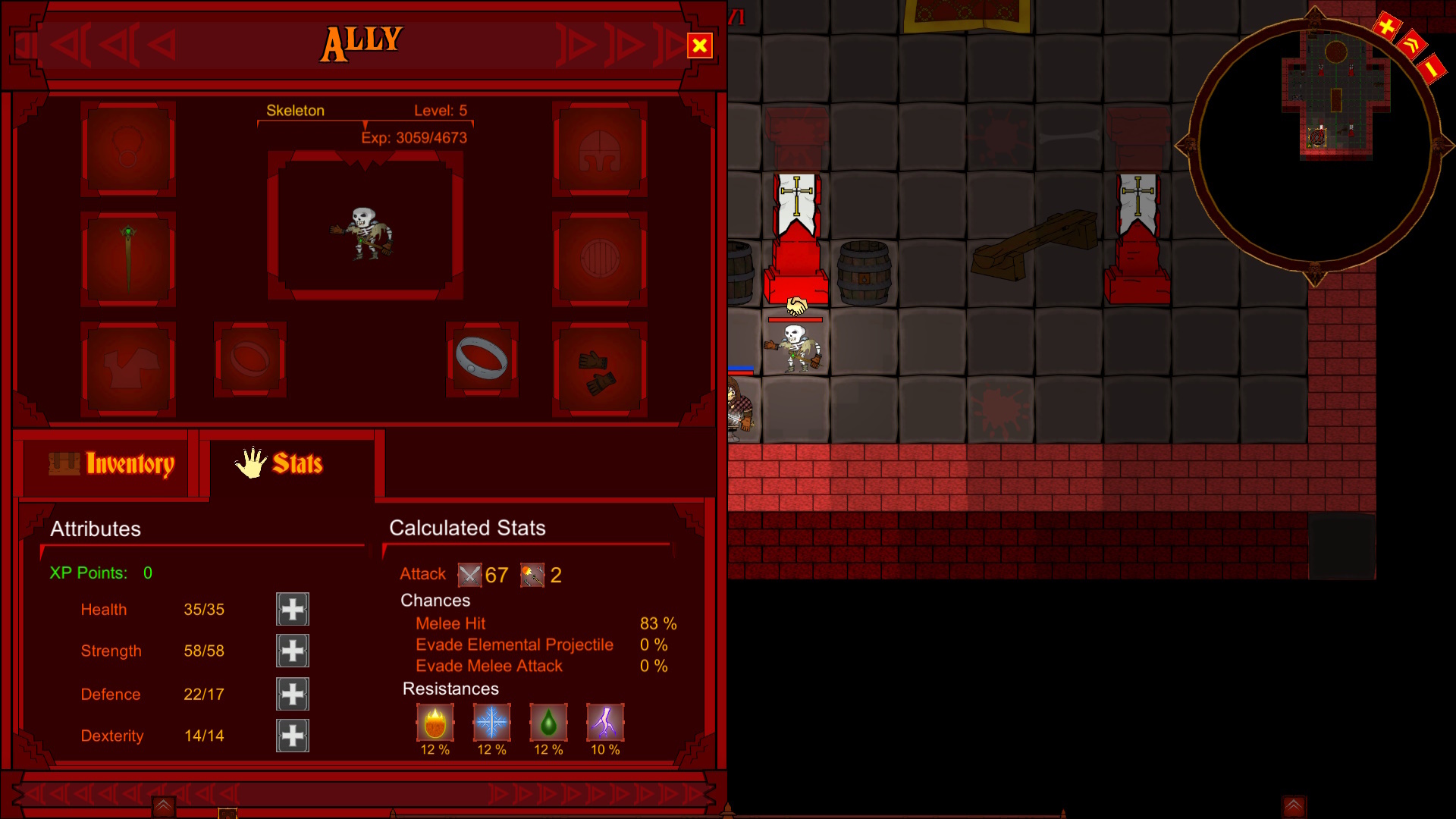Increase Health using its plus button
The width and height of the screenshot is (1456, 819).
point(293,609)
